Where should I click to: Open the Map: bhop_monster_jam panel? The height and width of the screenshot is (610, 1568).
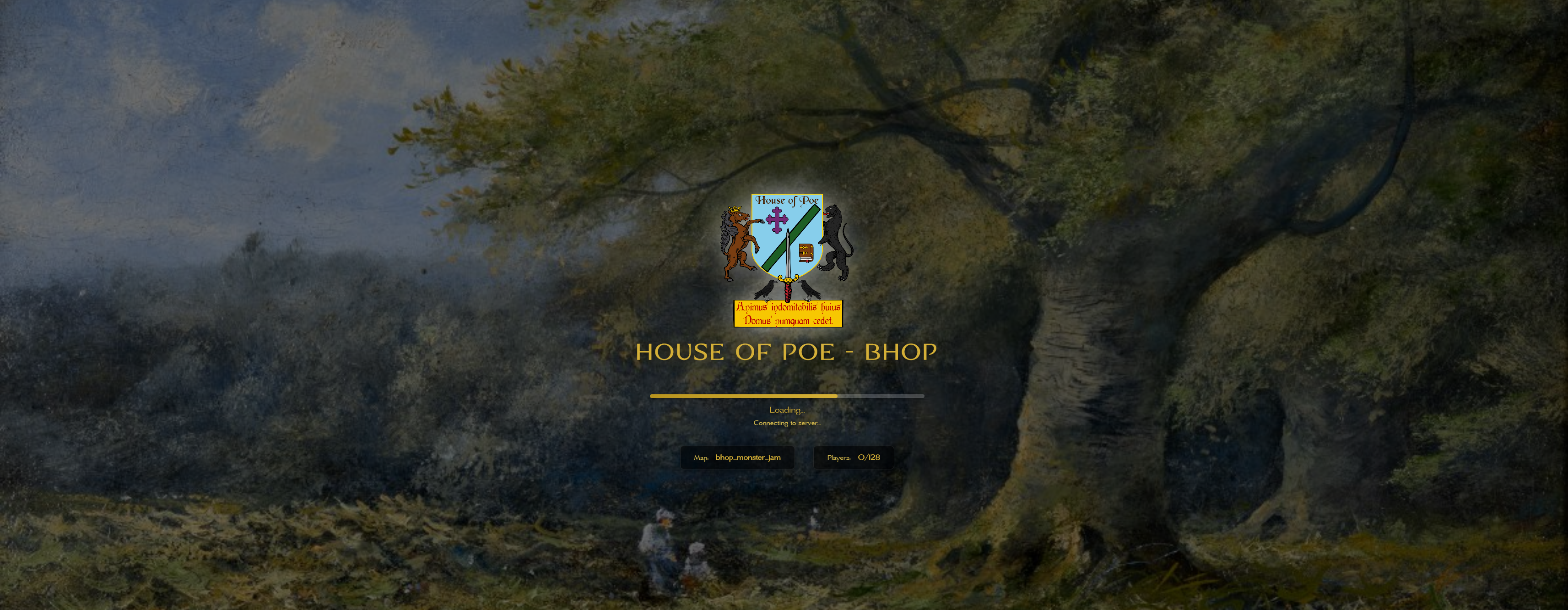738,458
